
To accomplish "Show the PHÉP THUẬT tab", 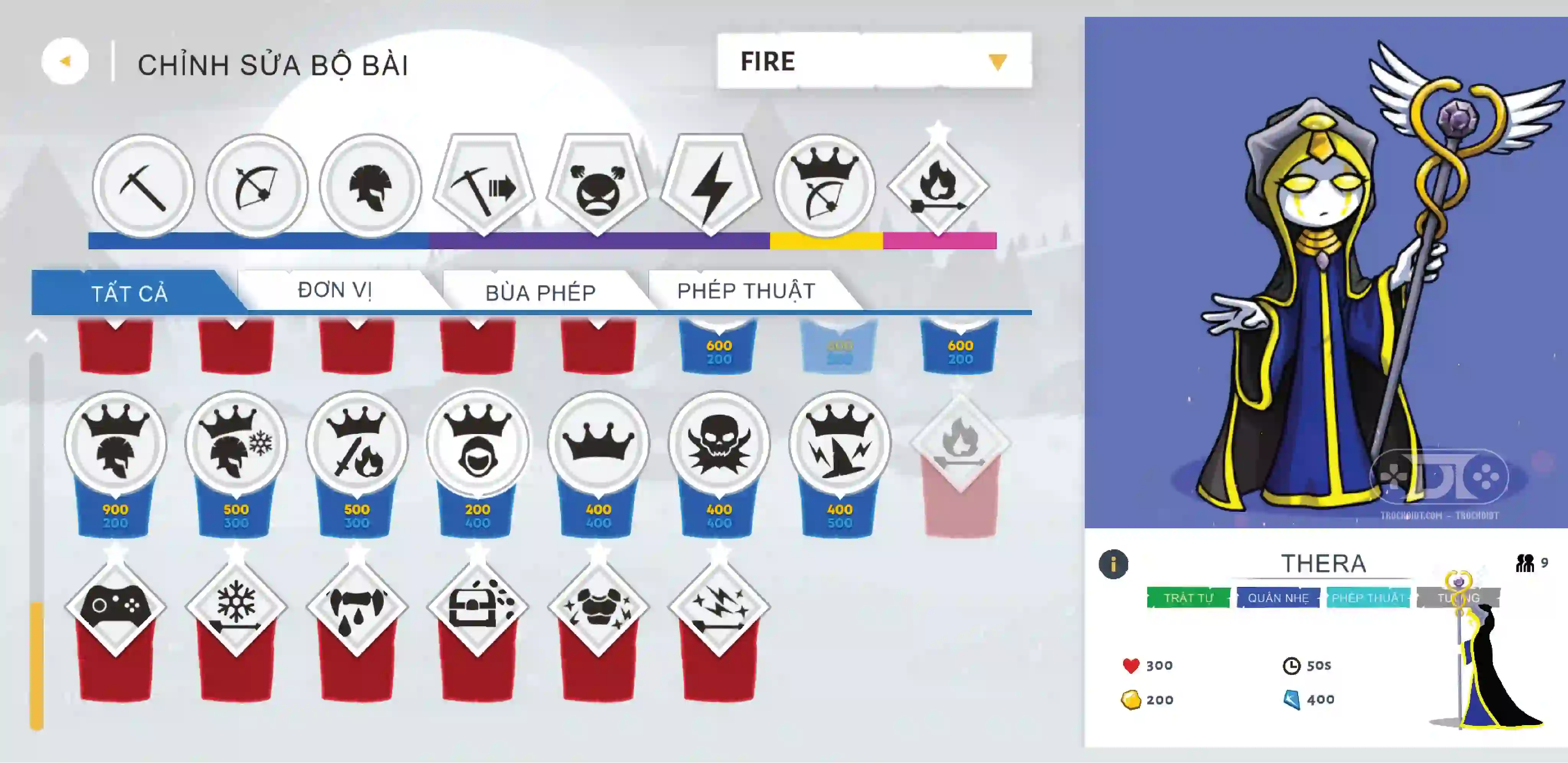I will tap(746, 291).
